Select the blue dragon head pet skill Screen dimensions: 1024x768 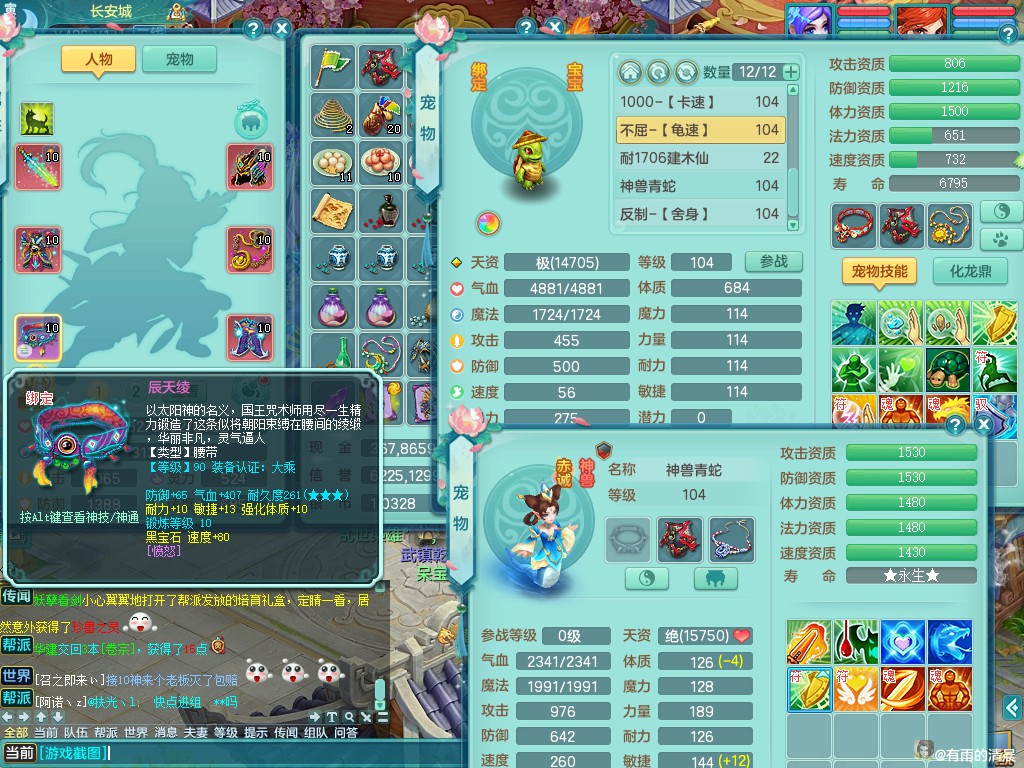coord(949,642)
